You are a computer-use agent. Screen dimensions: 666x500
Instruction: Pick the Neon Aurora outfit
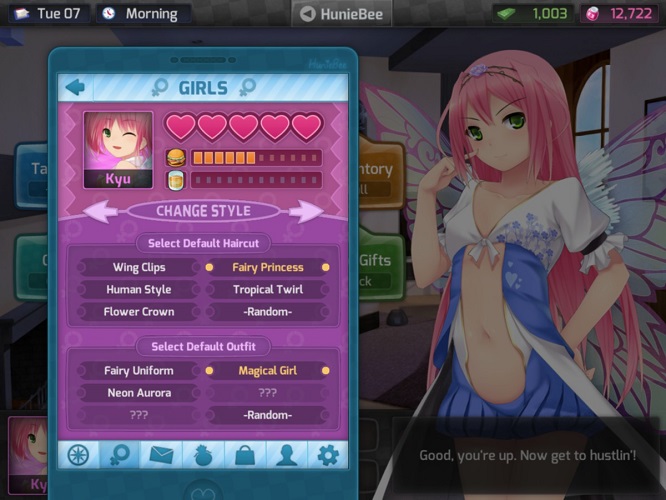(138, 393)
